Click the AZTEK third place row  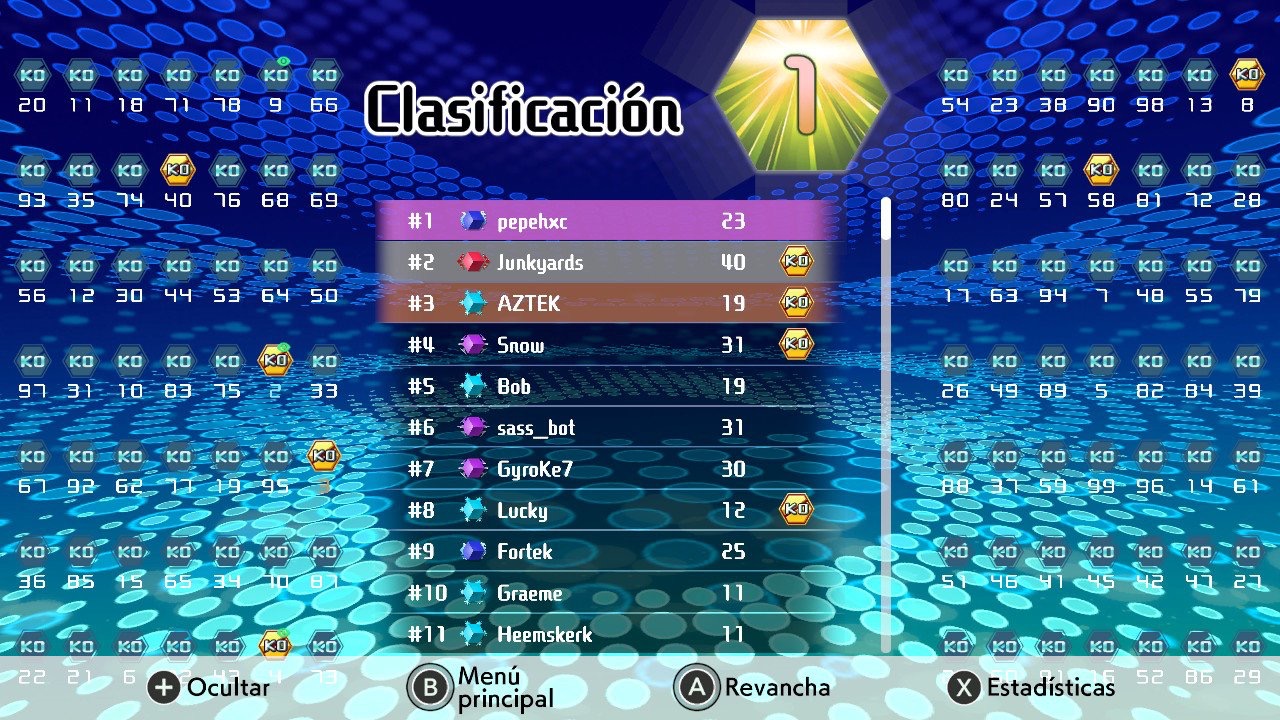(605, 303)
